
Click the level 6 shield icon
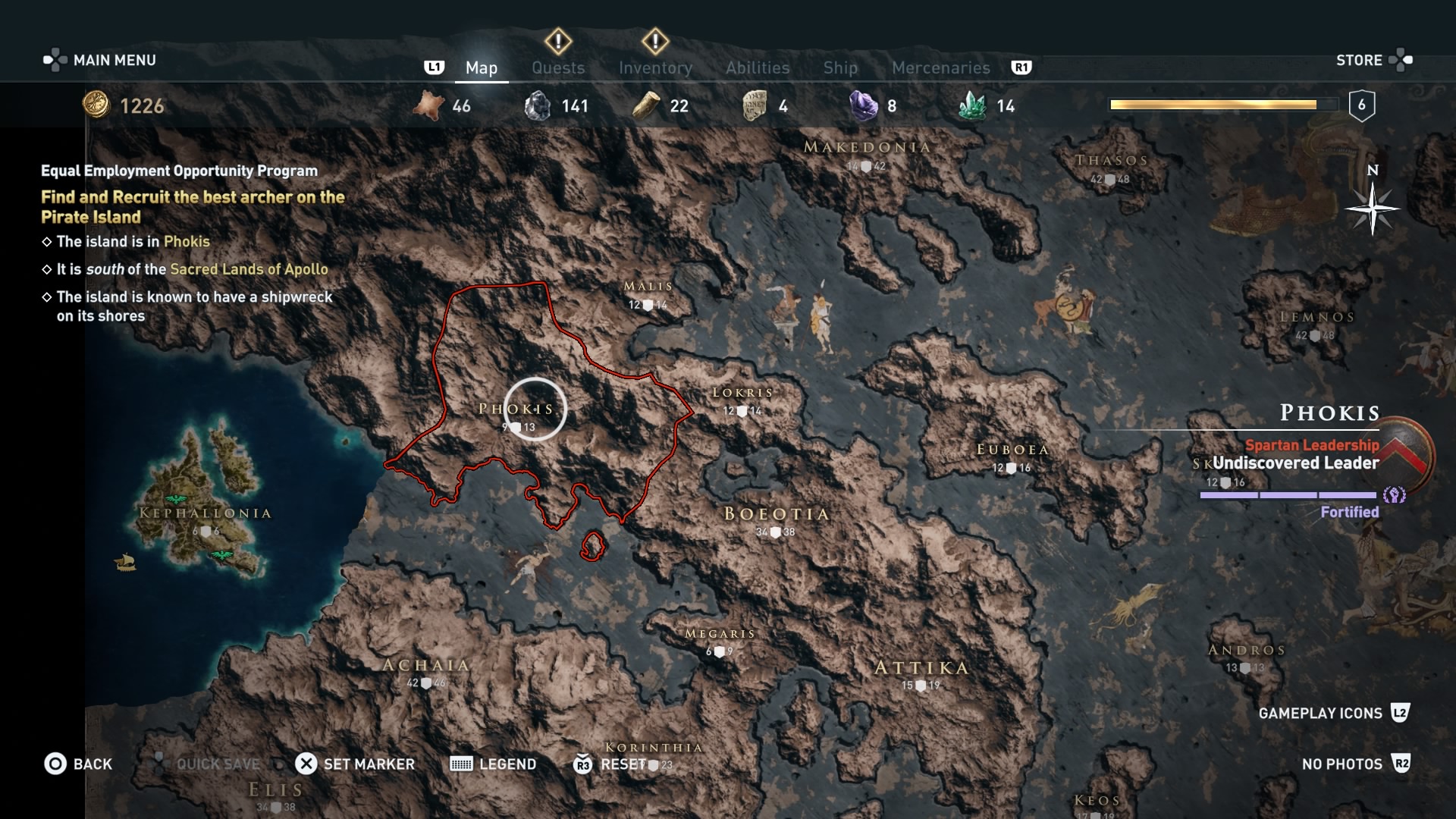[x=1361, y=105]
